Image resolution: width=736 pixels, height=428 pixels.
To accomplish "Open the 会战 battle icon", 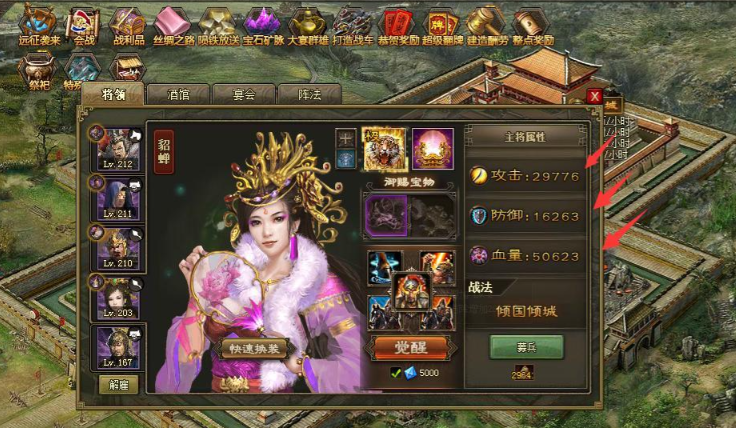I will 84,22.
